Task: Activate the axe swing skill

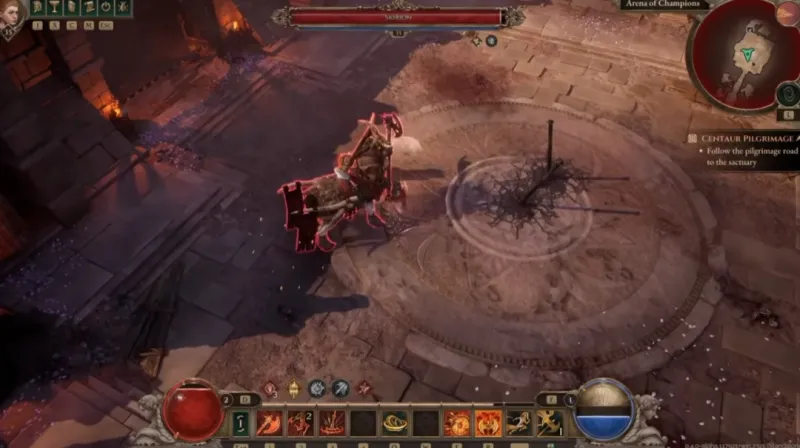Action: tap(270, 423)
